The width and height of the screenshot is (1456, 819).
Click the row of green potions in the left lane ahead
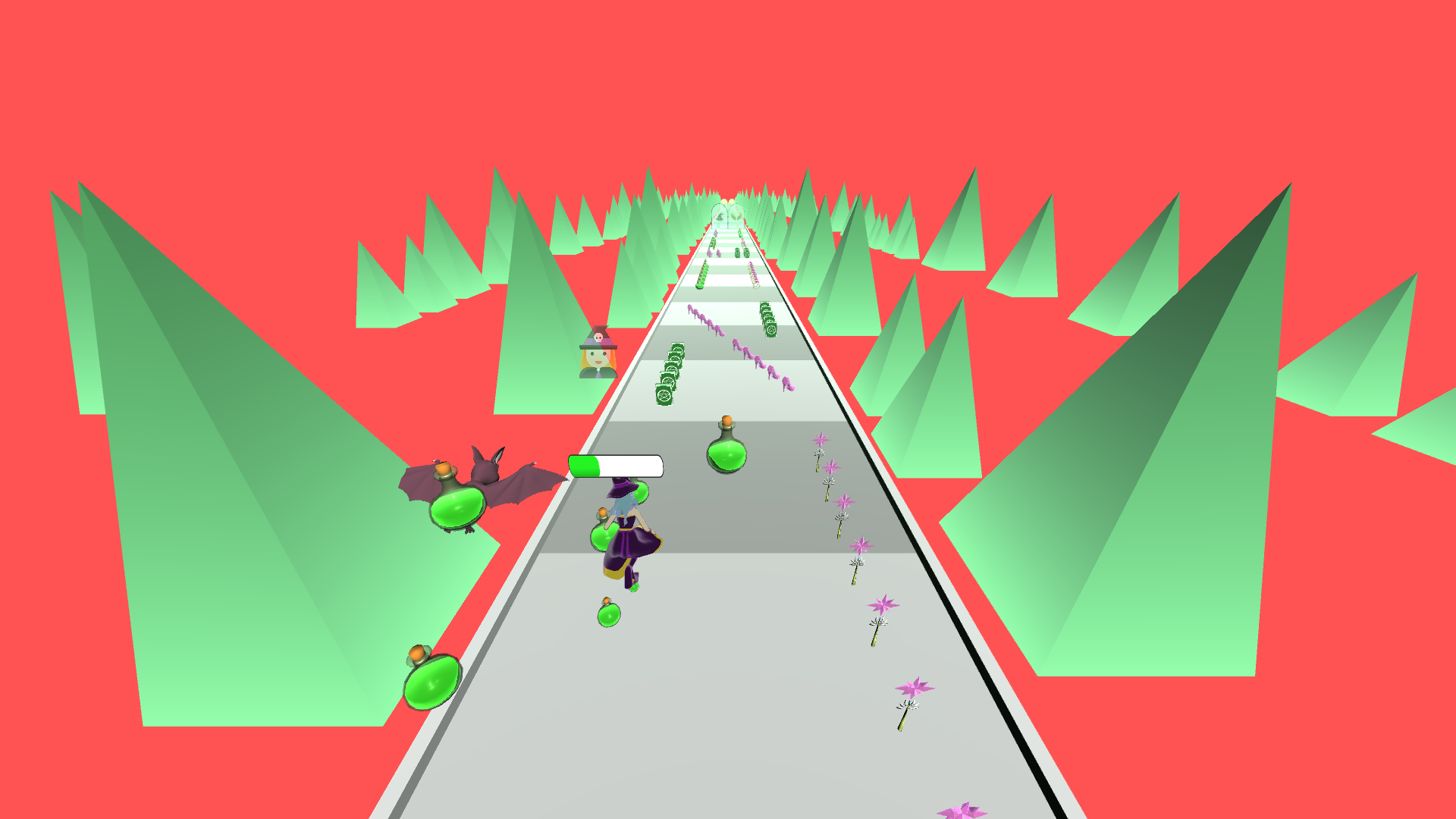(x=704, y=273)
